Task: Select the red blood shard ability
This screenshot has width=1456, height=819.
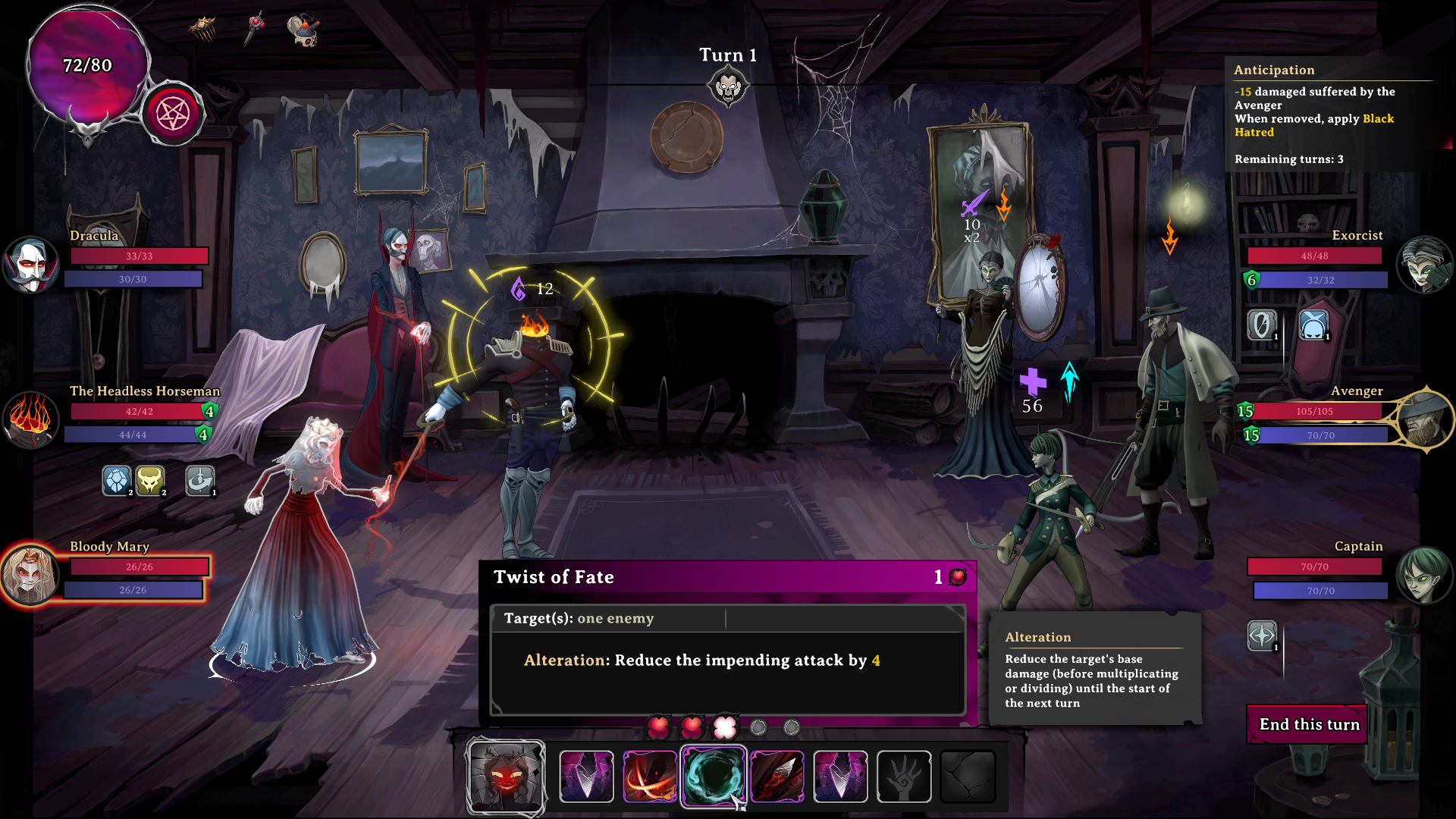Action: click(x=777, y=776)
